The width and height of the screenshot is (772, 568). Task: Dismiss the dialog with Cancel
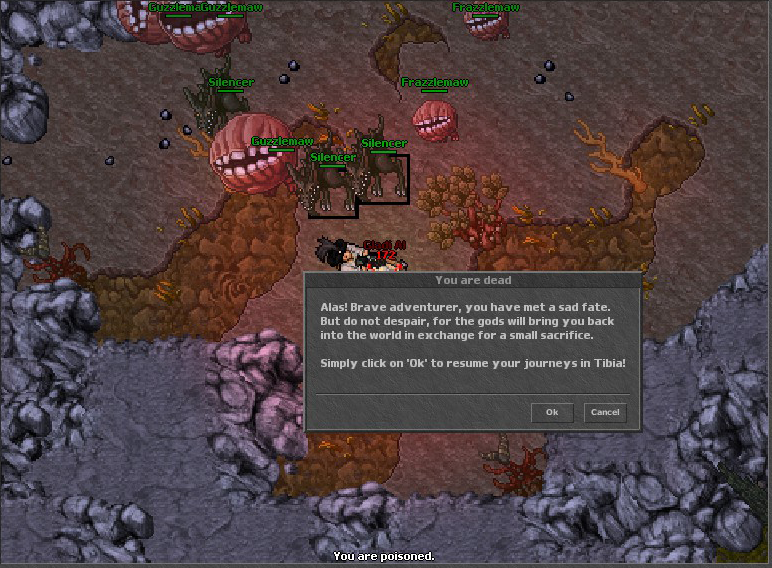tap(605, 412)
